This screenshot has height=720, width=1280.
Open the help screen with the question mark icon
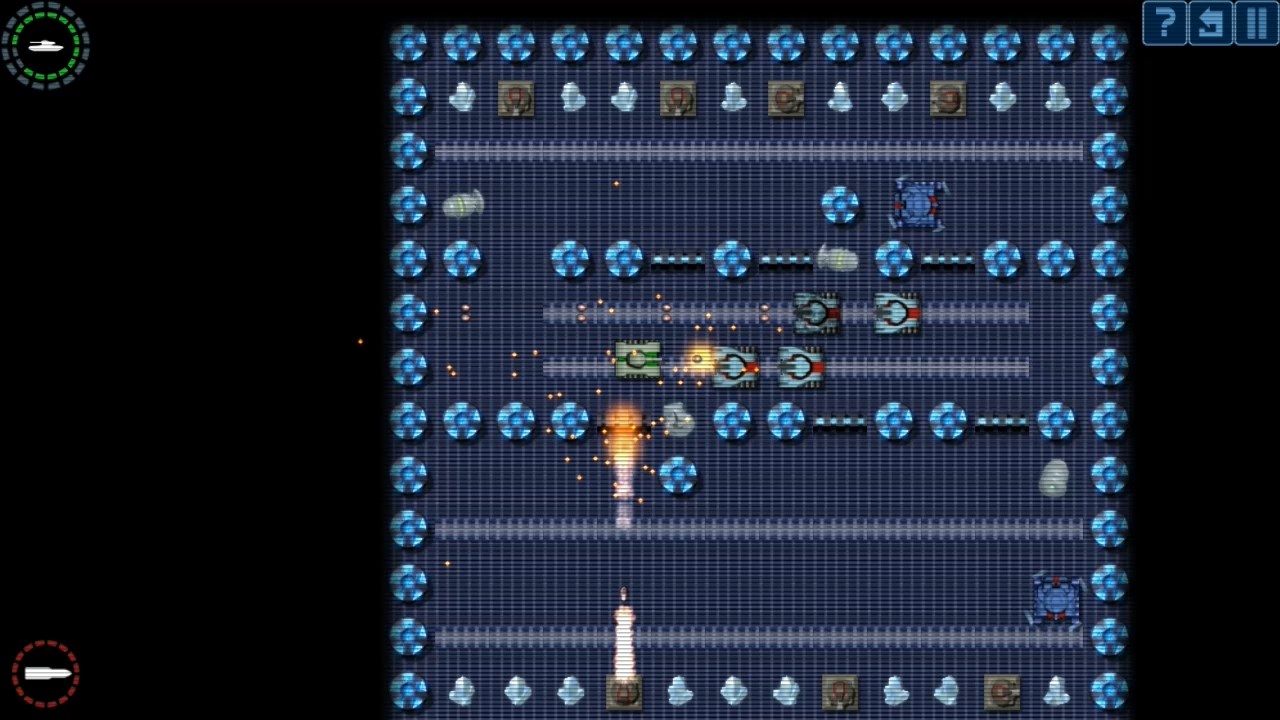click(1164, 23)
